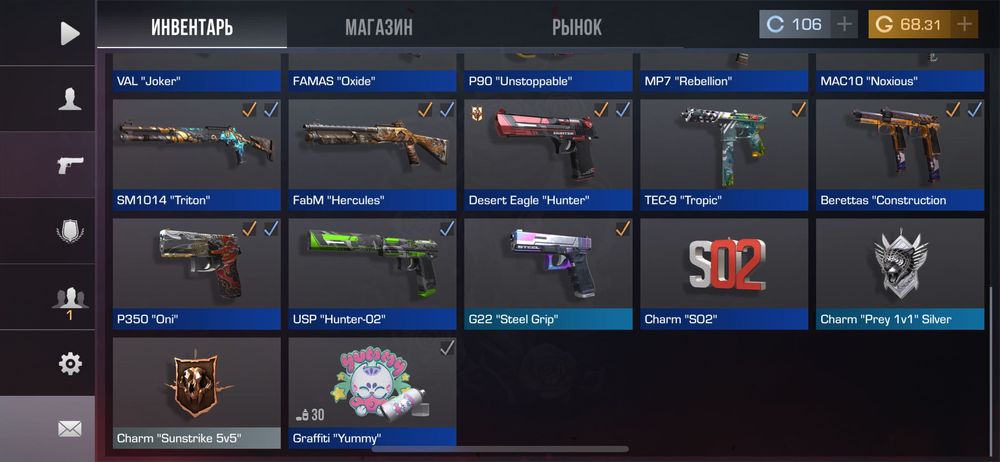Open settings via the gear icon
The image size is (1000, 462).
69,363
